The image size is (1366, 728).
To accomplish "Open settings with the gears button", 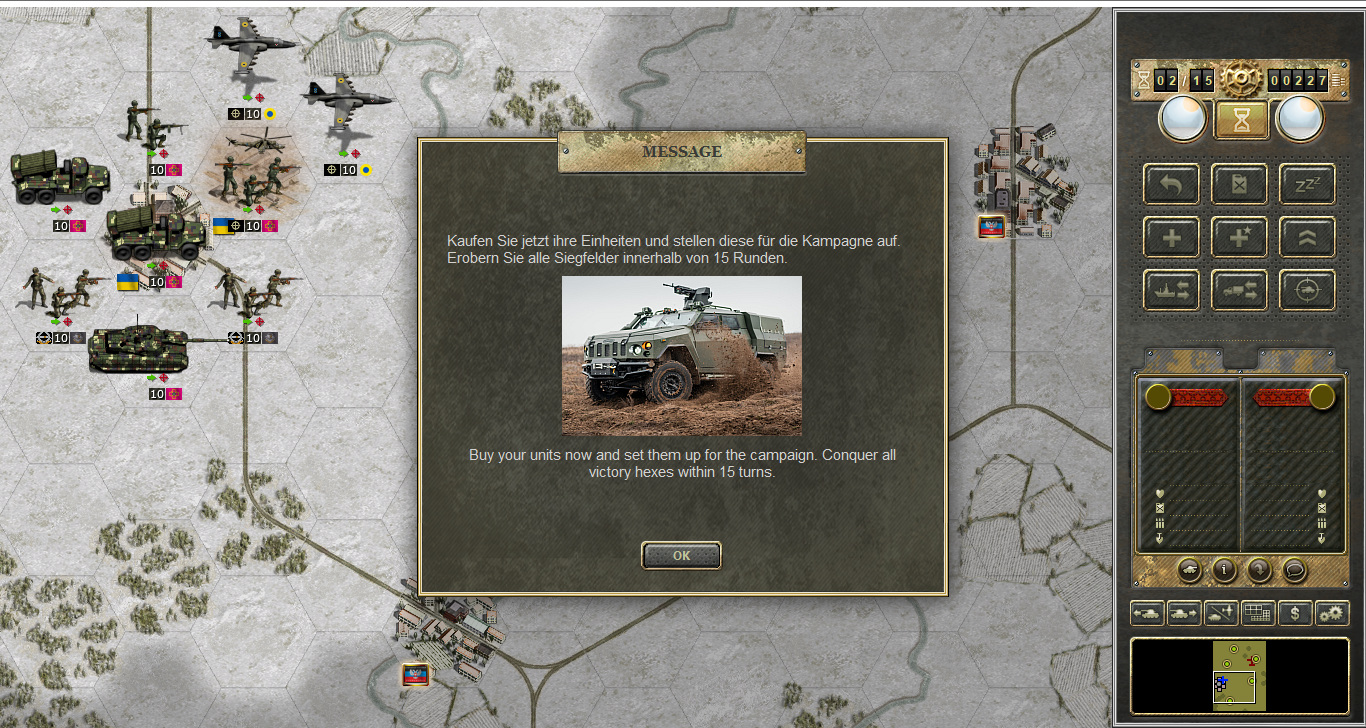I will click(1332, 613).
